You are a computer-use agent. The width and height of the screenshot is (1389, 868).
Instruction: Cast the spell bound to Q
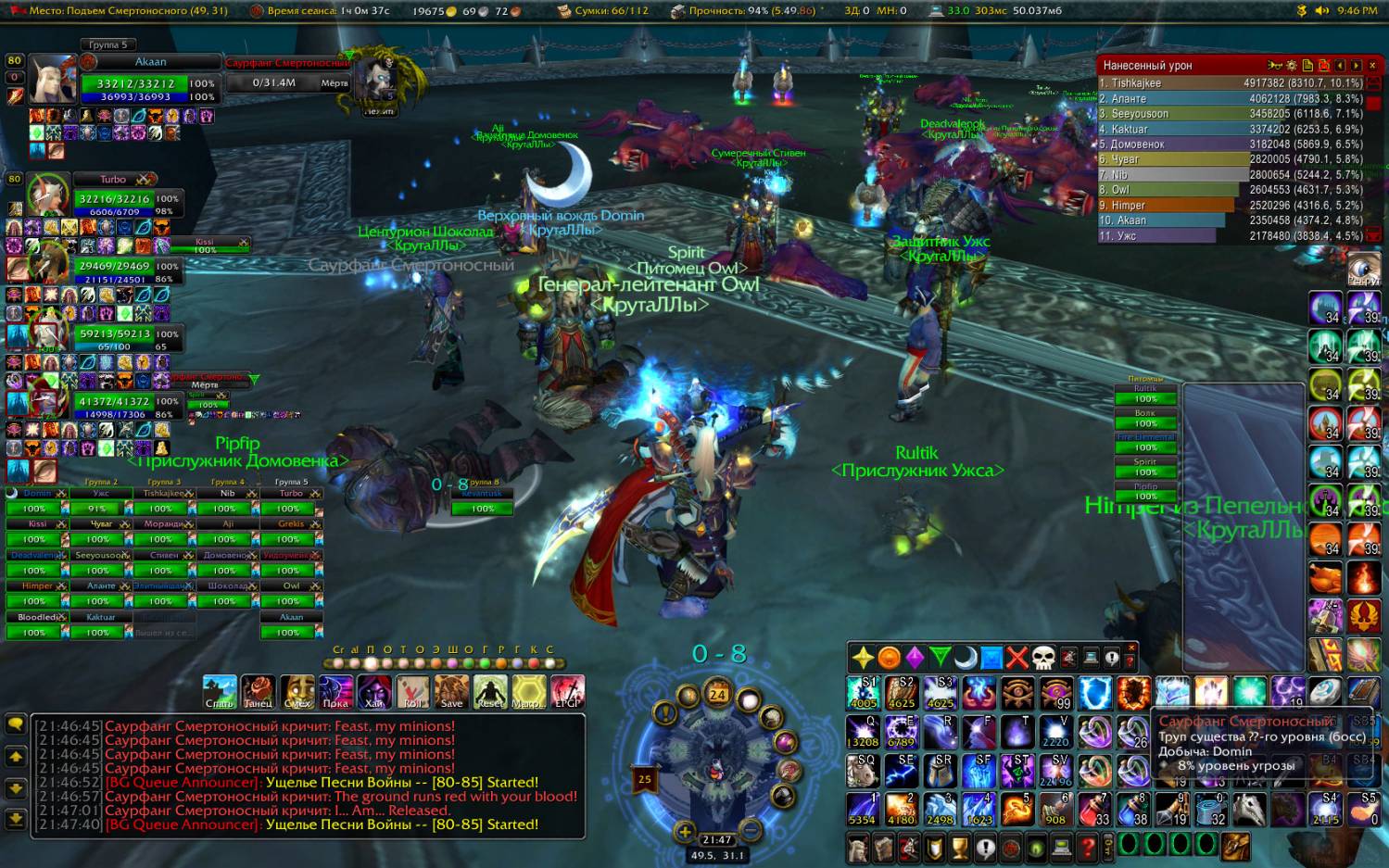[x=863, y=732]
